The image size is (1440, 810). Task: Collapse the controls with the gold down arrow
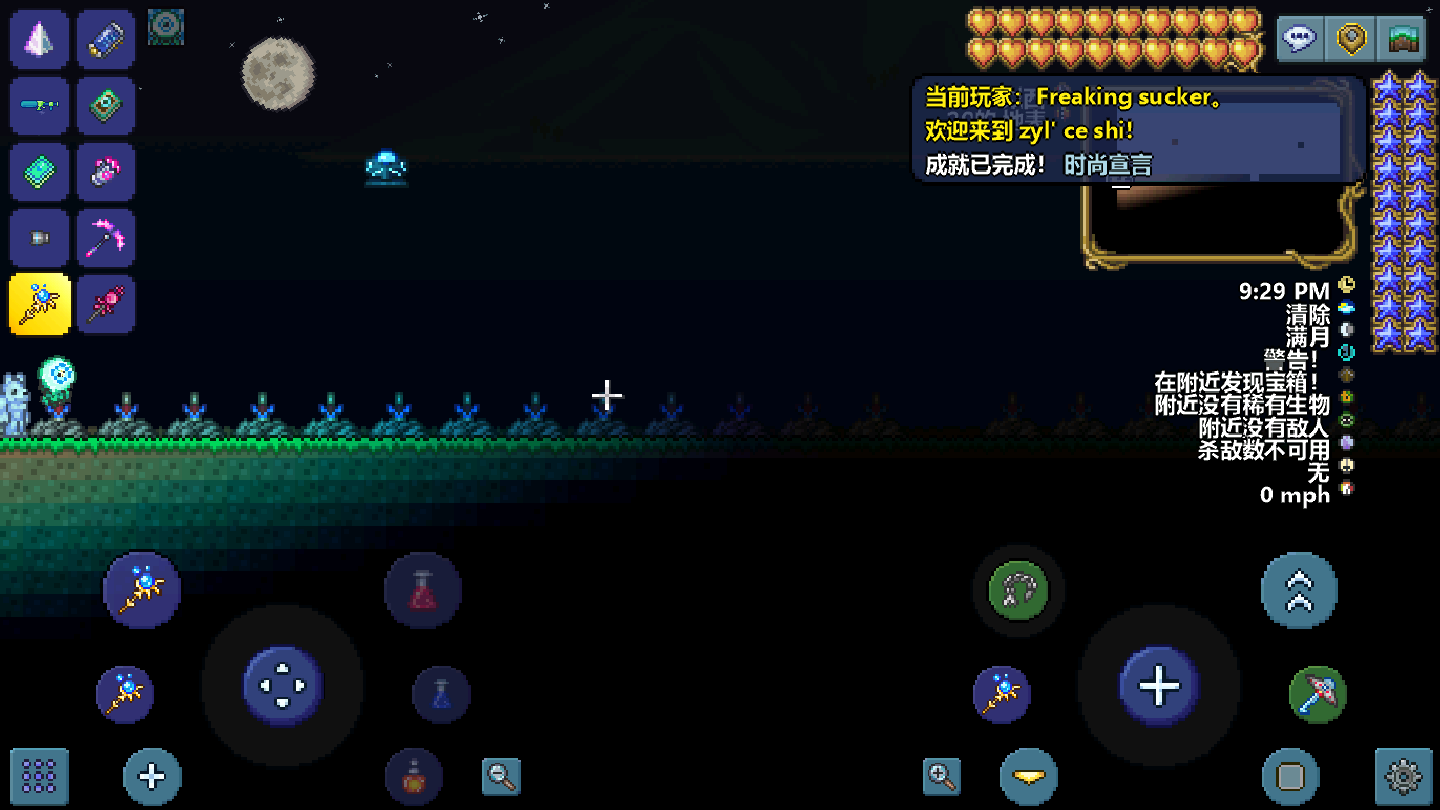(x=1029, y=775)
